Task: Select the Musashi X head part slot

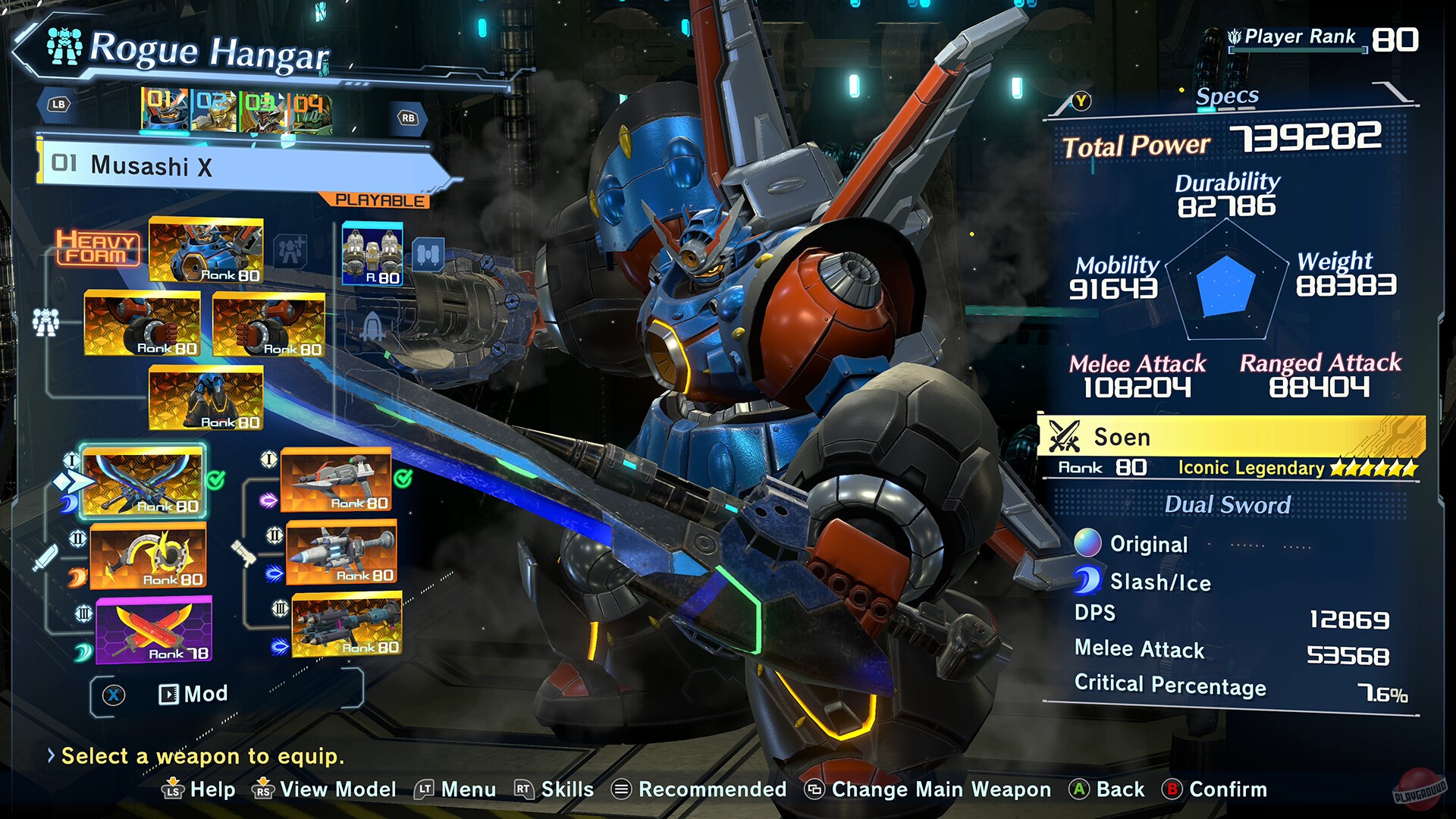Action: (x=206, y=250)
